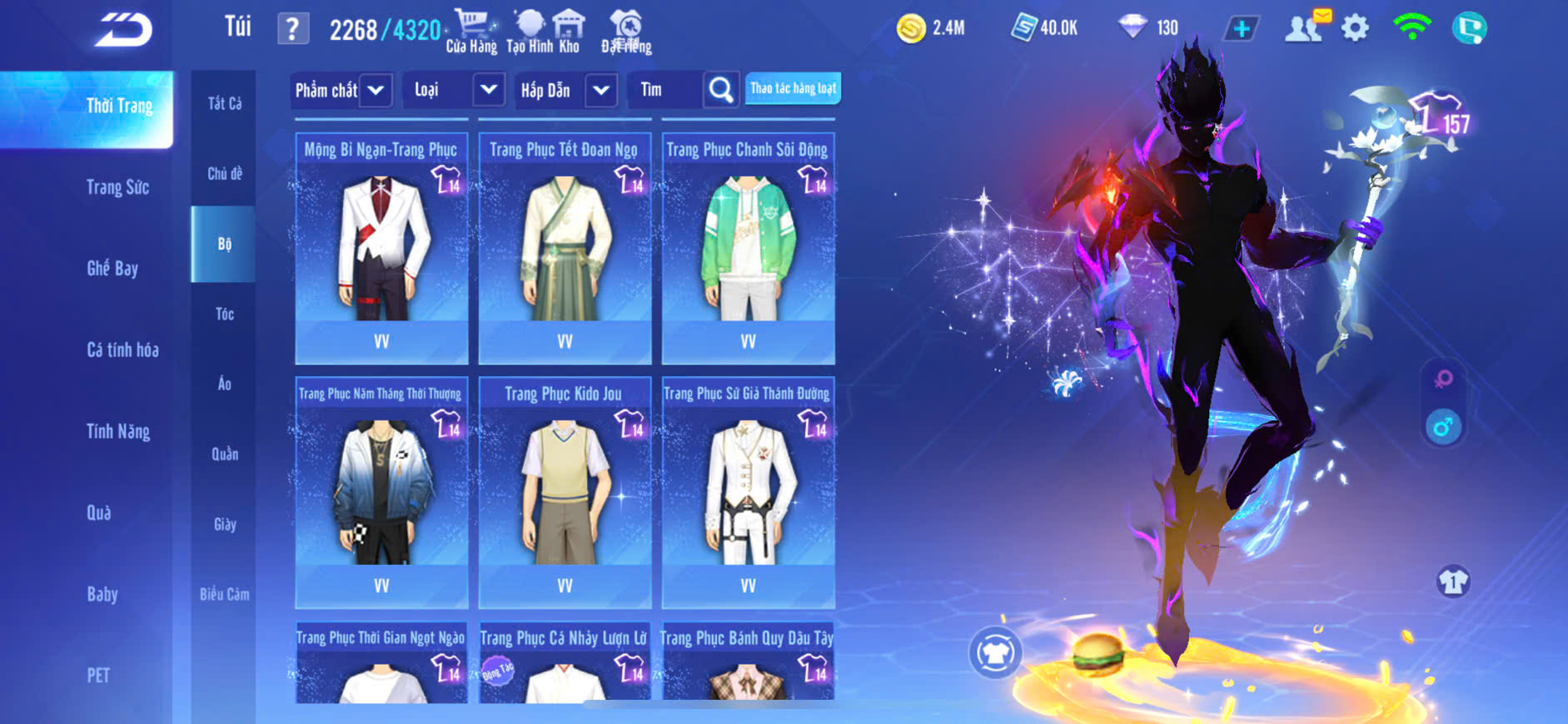Open the Cửa Hàng shop
Viewport: 1568px width, 724px height.
click(x=471, y=31)
